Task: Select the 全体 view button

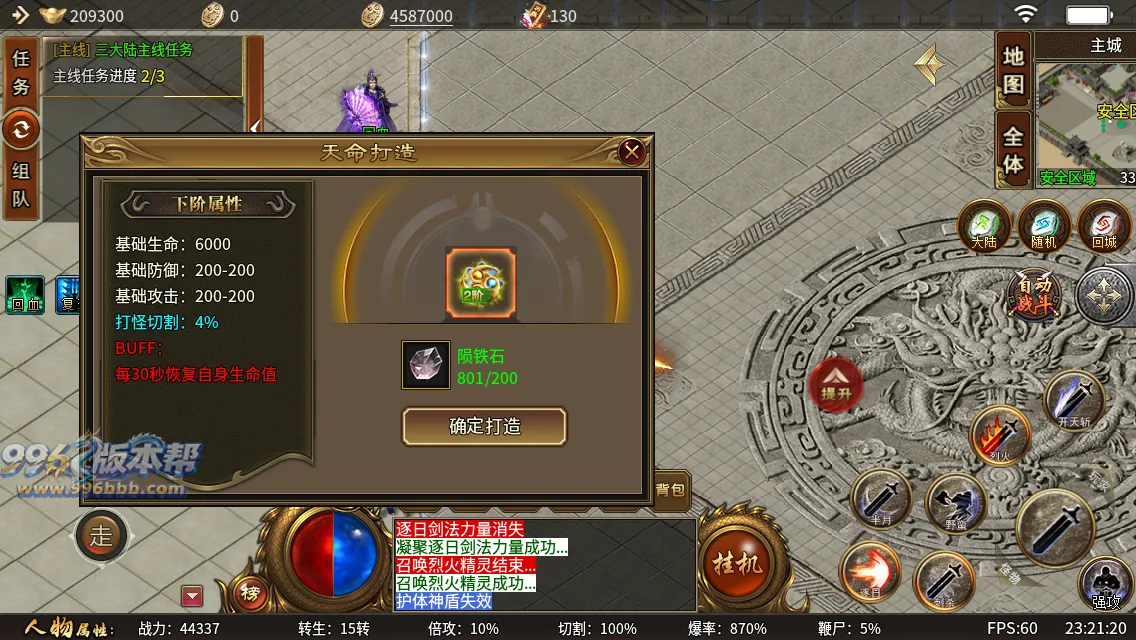Action: (x=1014, y=150)
